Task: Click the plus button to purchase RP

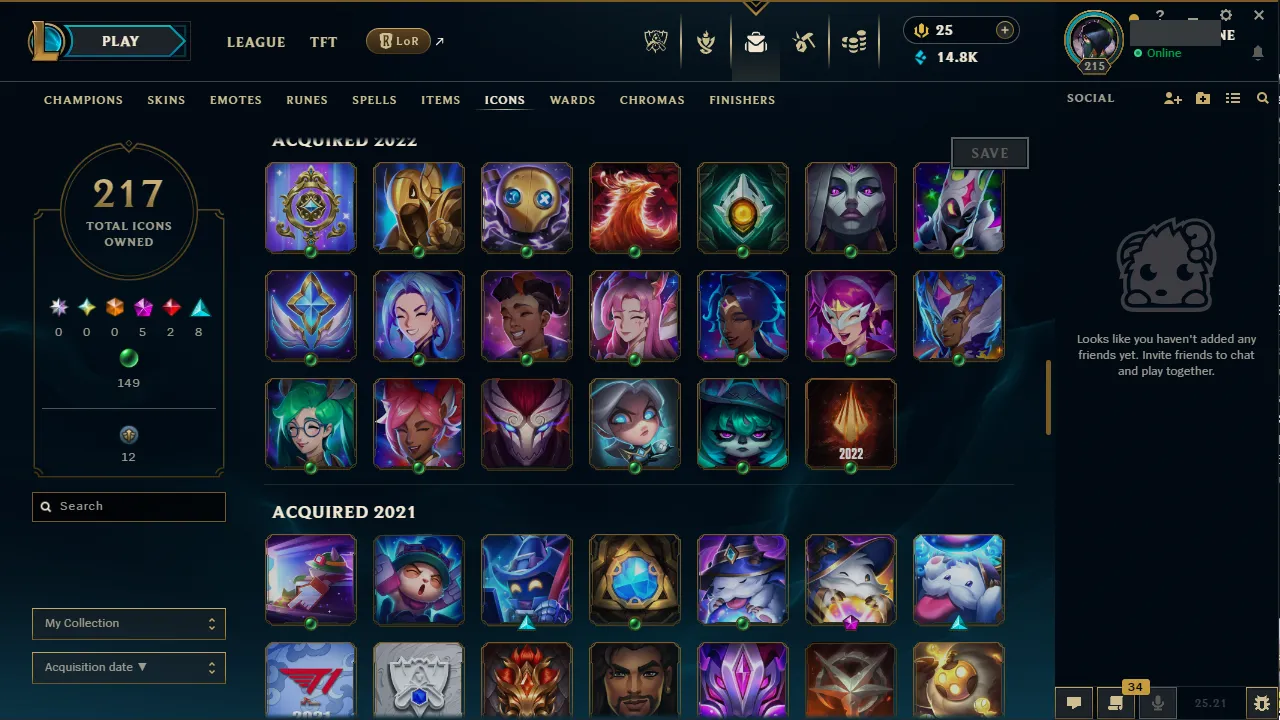Action: coord(1004,30)
